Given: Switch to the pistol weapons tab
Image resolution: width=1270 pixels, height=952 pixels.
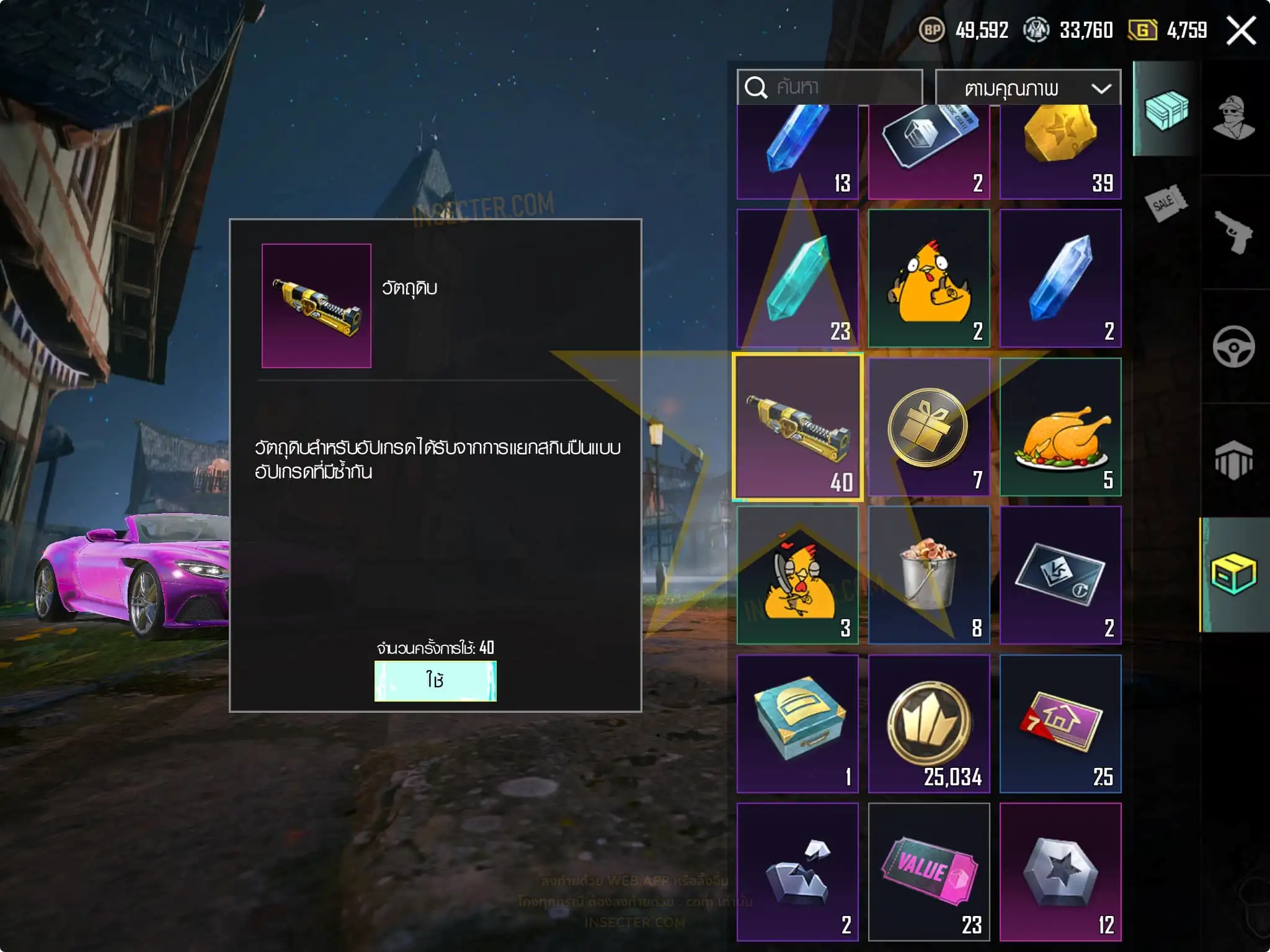Looking at the screenshot, I should tap(1233, 232).
